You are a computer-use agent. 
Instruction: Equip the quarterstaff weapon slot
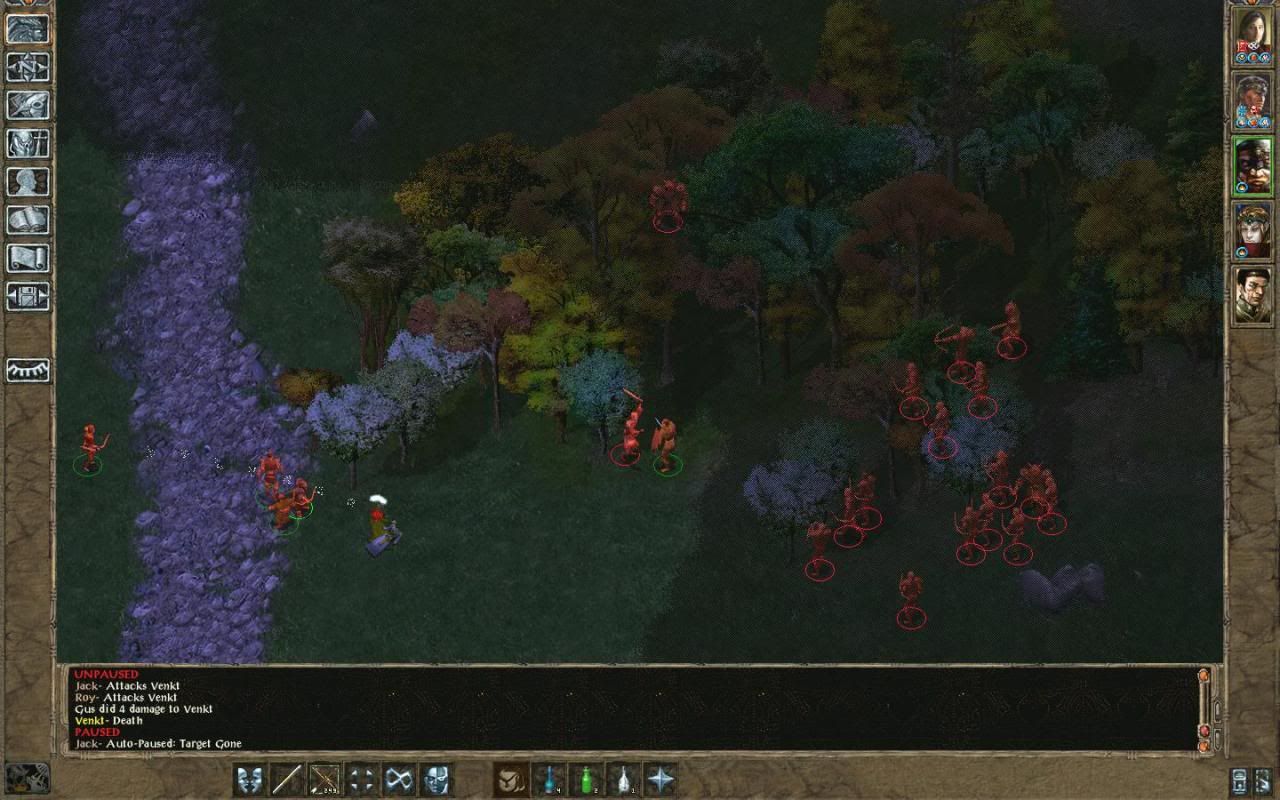[x=287, y=779]
